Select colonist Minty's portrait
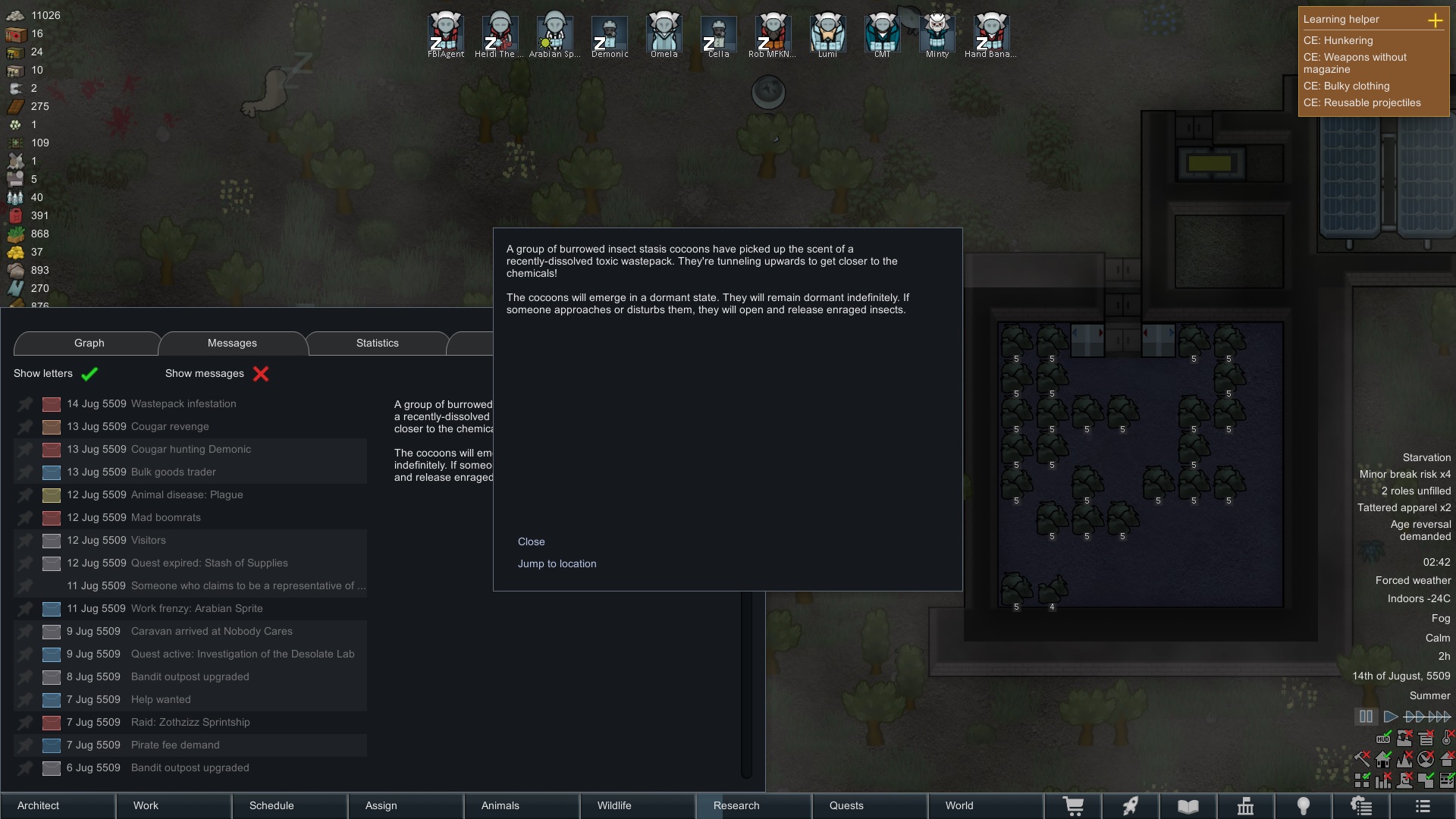The width and height of the screenshot is (1456, 819). click(937, 34)
